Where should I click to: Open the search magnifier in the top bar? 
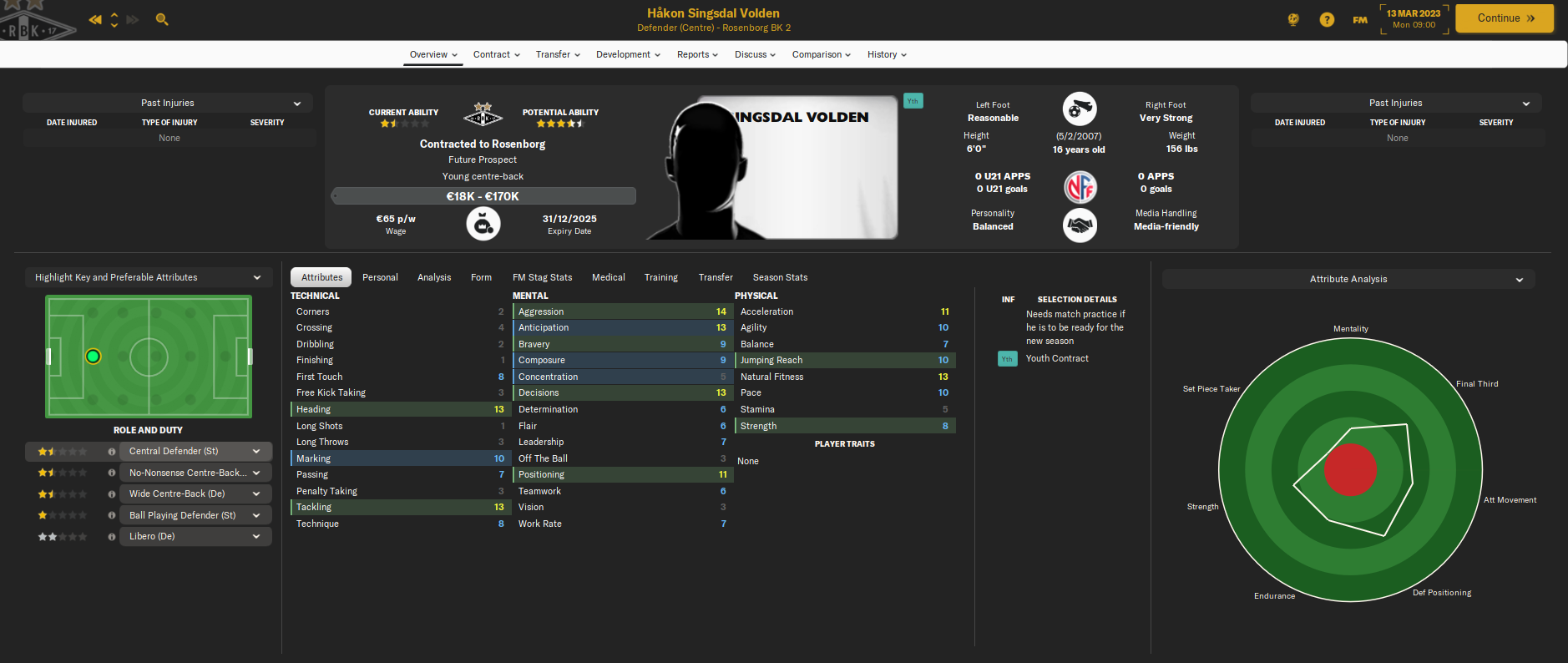pyautogui.click(x=161, y=18)
